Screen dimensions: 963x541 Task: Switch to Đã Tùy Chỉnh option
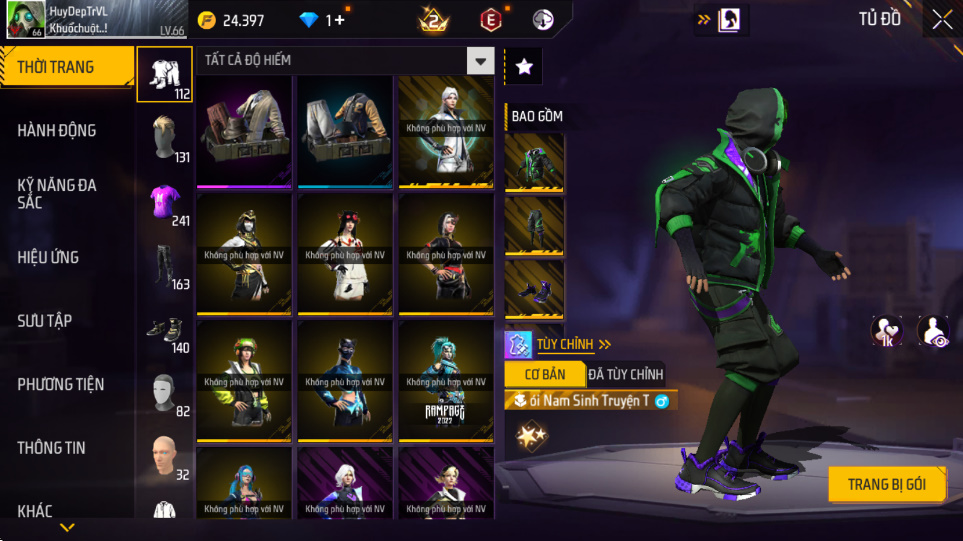pos(625,374)
